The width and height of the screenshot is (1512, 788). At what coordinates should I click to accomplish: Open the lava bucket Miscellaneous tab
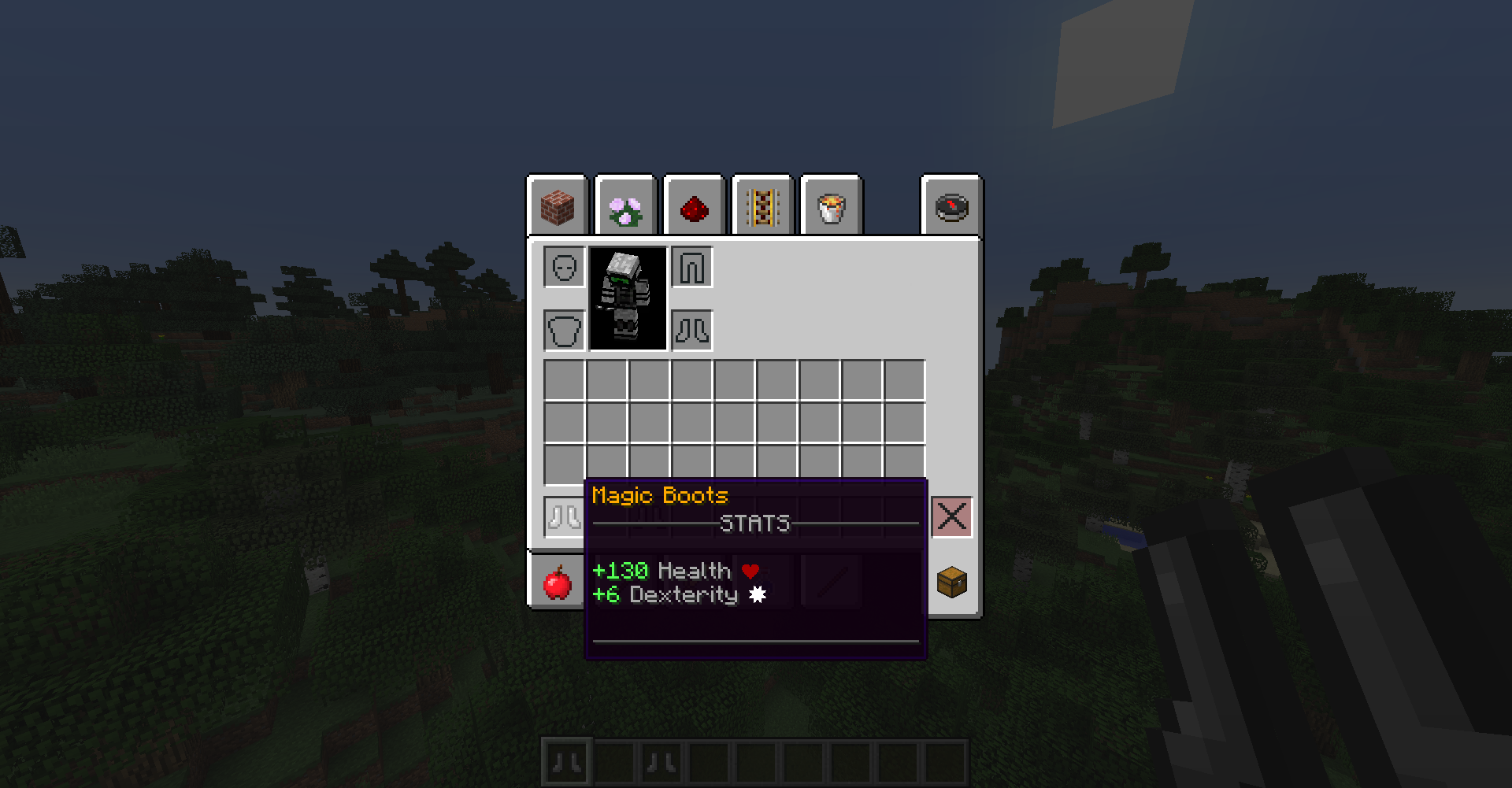click(x=830, y=206)
